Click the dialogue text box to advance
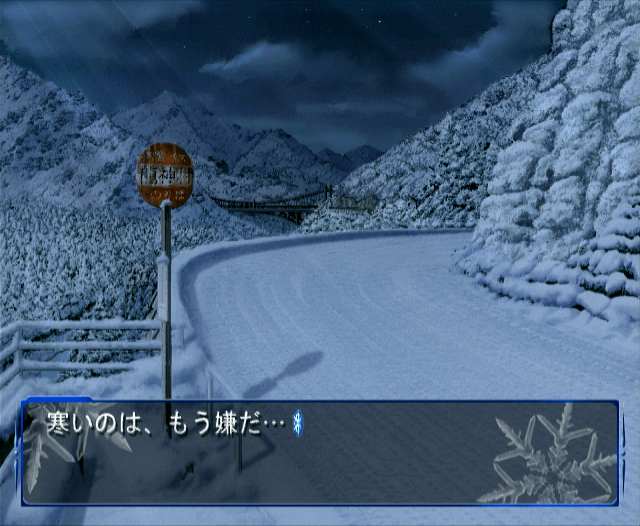Image resolution: width=640 pixels, height=526 pixels. [x=320, y=453]
